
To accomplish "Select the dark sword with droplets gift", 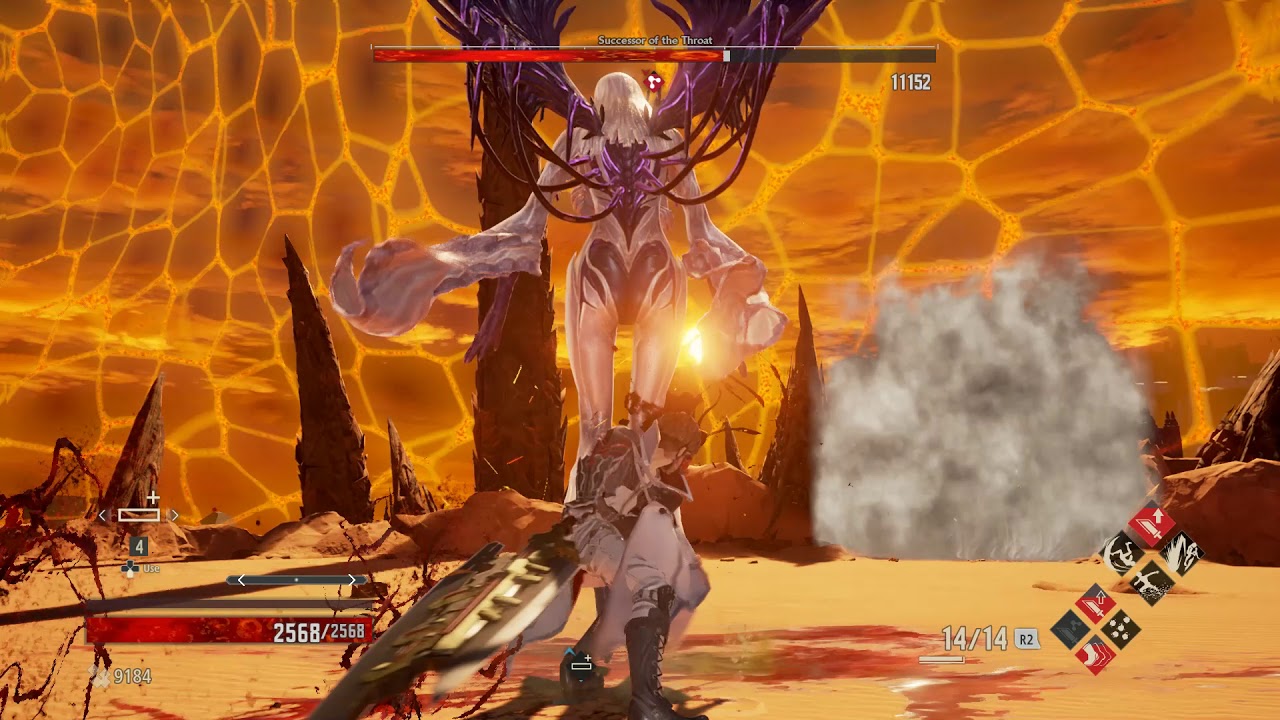I will [x=1071, y=629].
